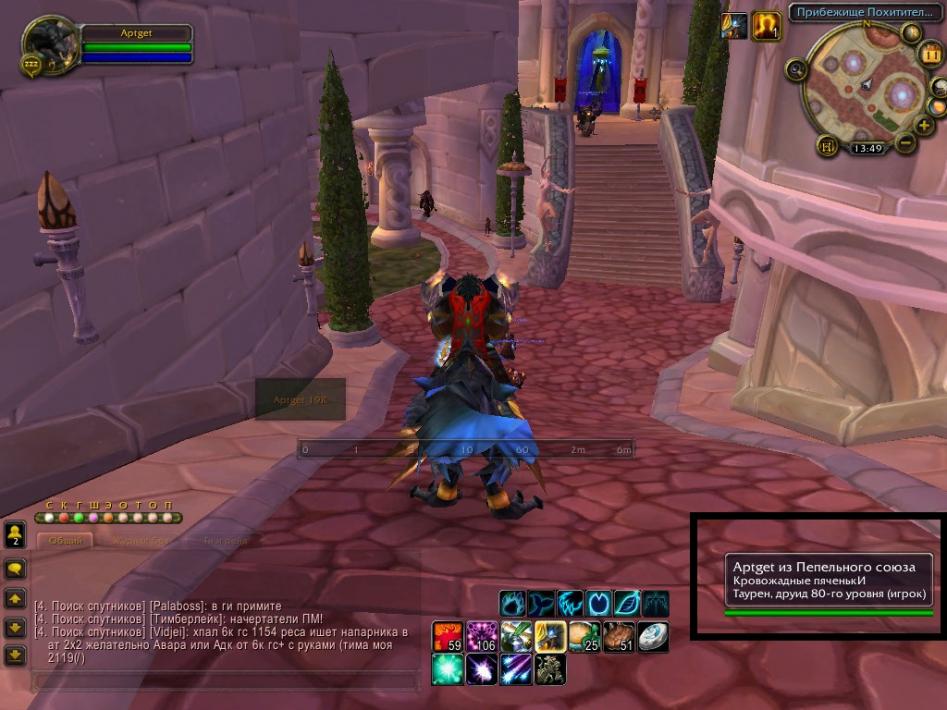Click Vidjei's name in chat
The image size is (947, 710).
click(170, 632)
